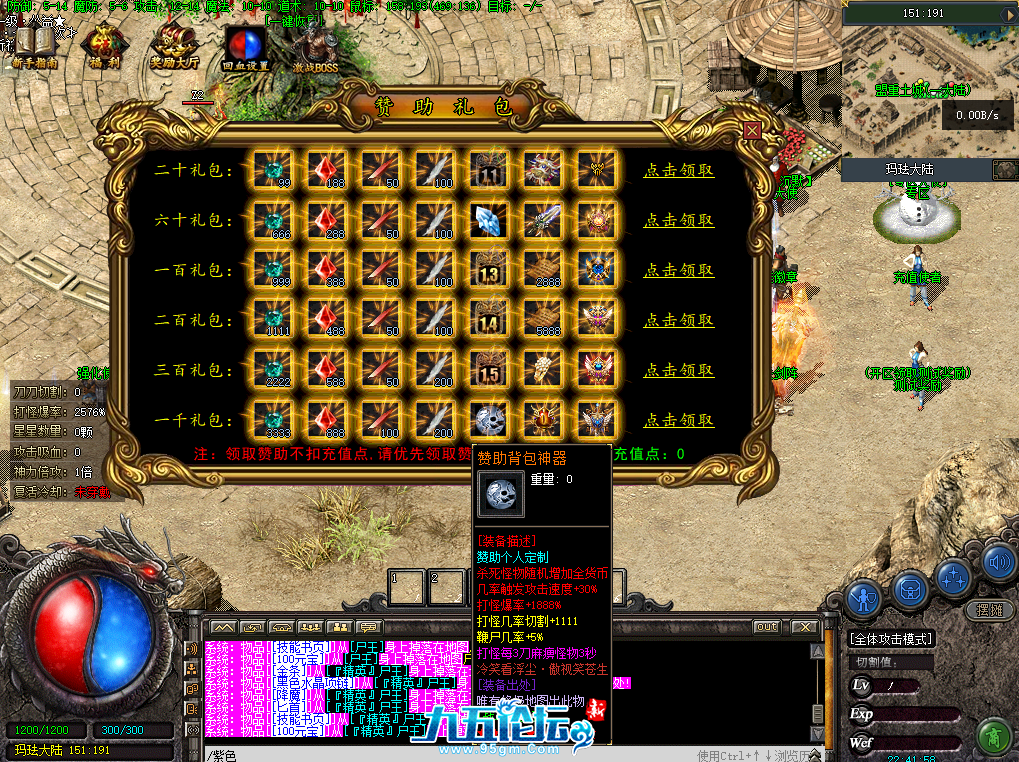The height and width of the screenshot is (762, 1019).
Task: Open the 奖励大厅 reward hall chest
Action: point(174,47)
